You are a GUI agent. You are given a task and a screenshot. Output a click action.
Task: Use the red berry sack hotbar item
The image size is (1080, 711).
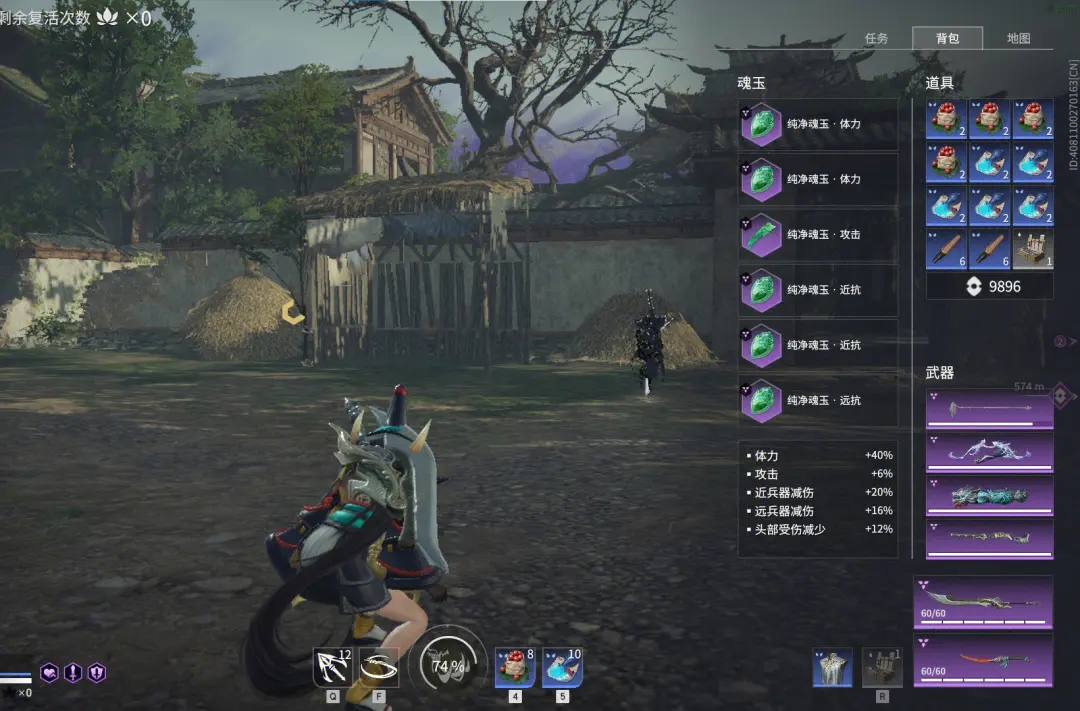point(515,667)
